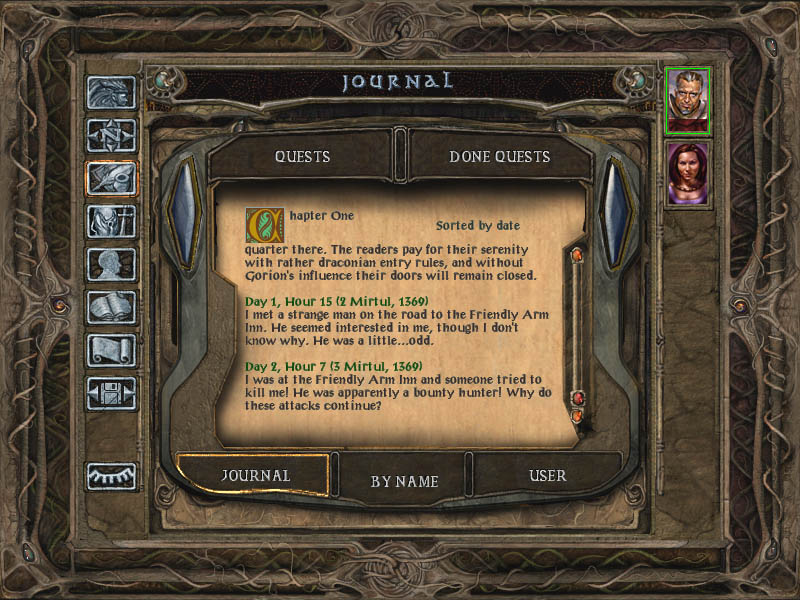Select the grey-haired male character portrait

(688, 100)
